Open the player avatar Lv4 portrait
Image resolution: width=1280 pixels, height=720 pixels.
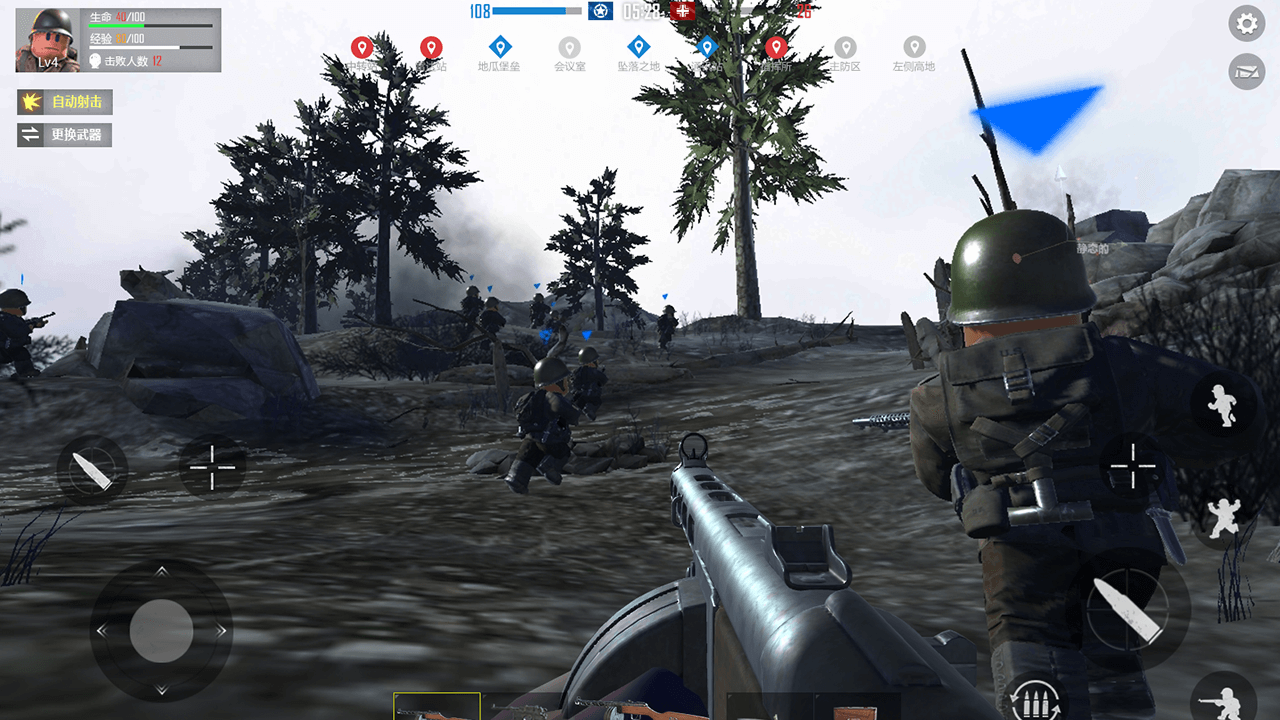click(x=47, y=40)
